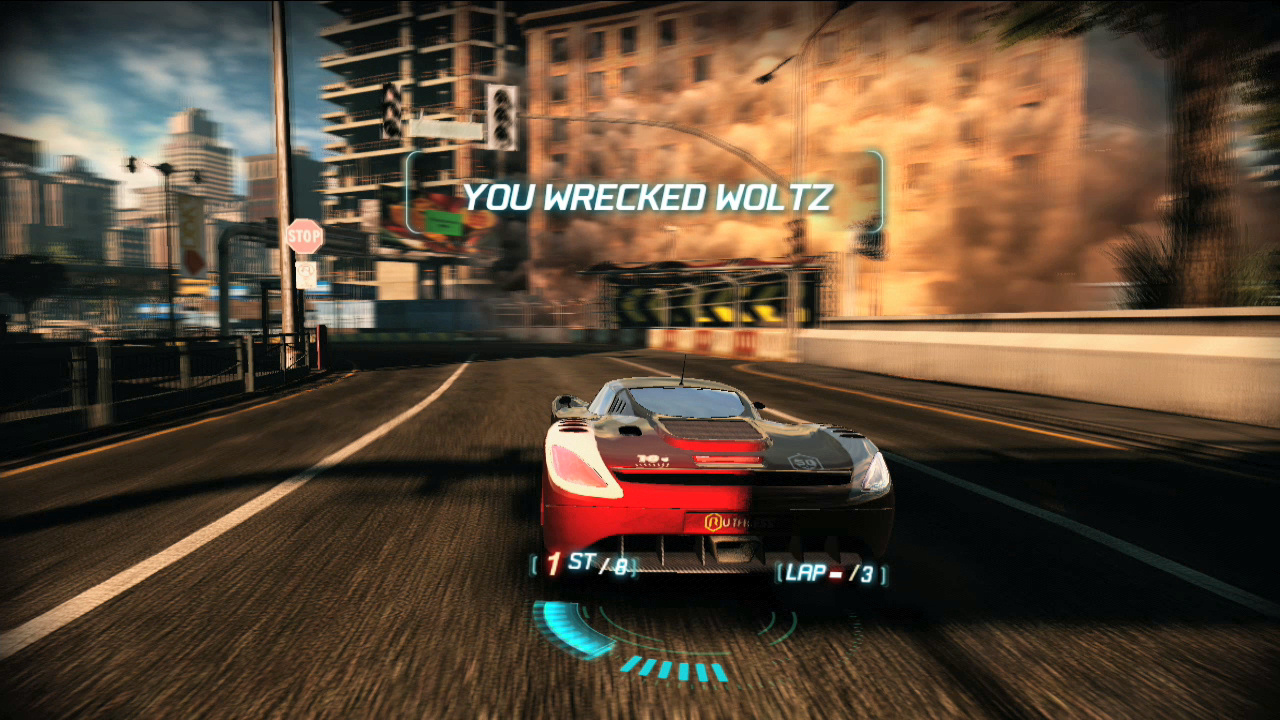
Task: Select the stop sign on the left
Action: click(x=303, y=236)
